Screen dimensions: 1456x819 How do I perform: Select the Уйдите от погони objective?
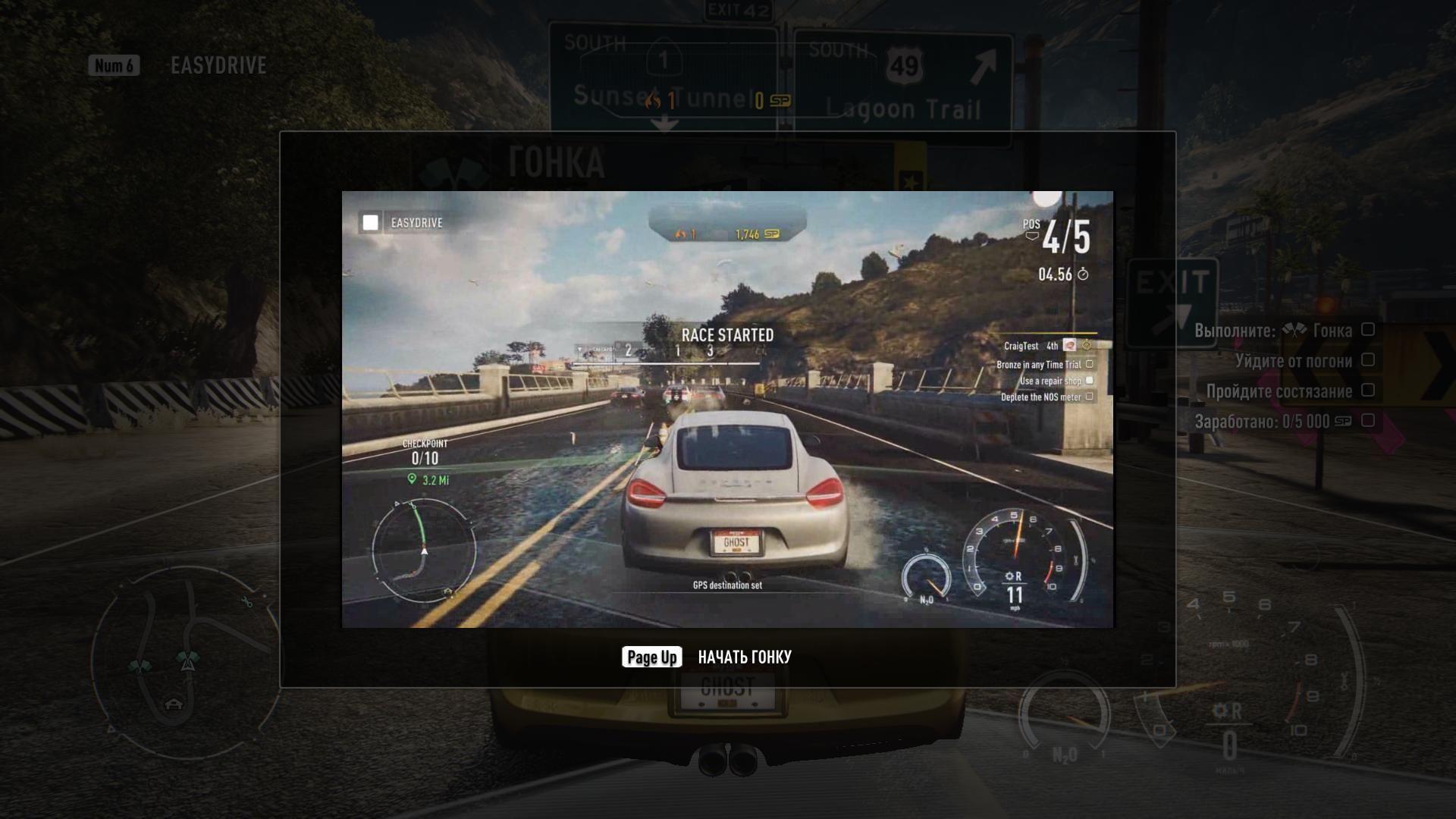tap(1293, 361)
